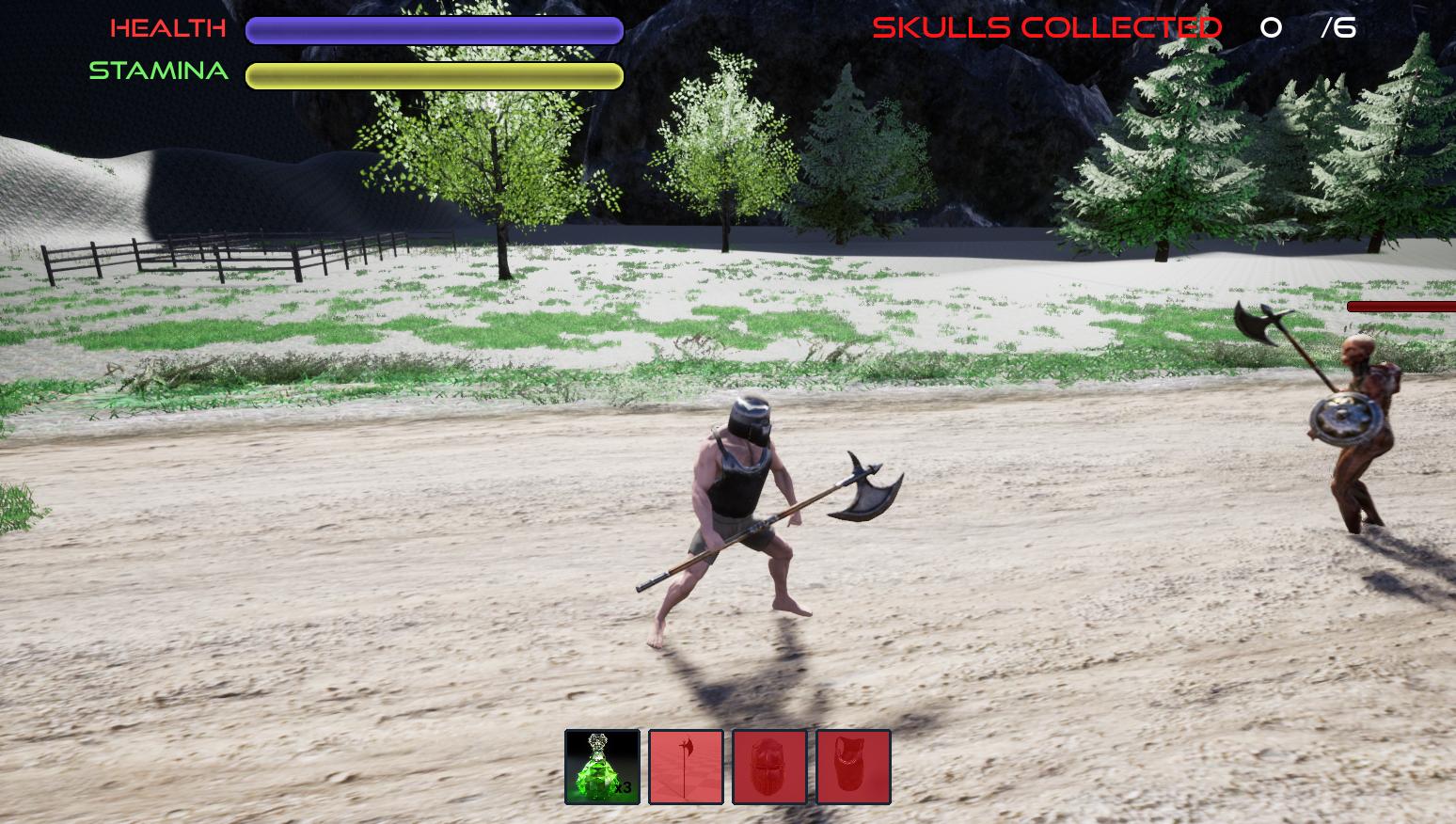The width and height of the screenshot is (1456, 824).
Task: Click the enemy health bar top right
Action: pyautogui.click(x=1401, y=306)
